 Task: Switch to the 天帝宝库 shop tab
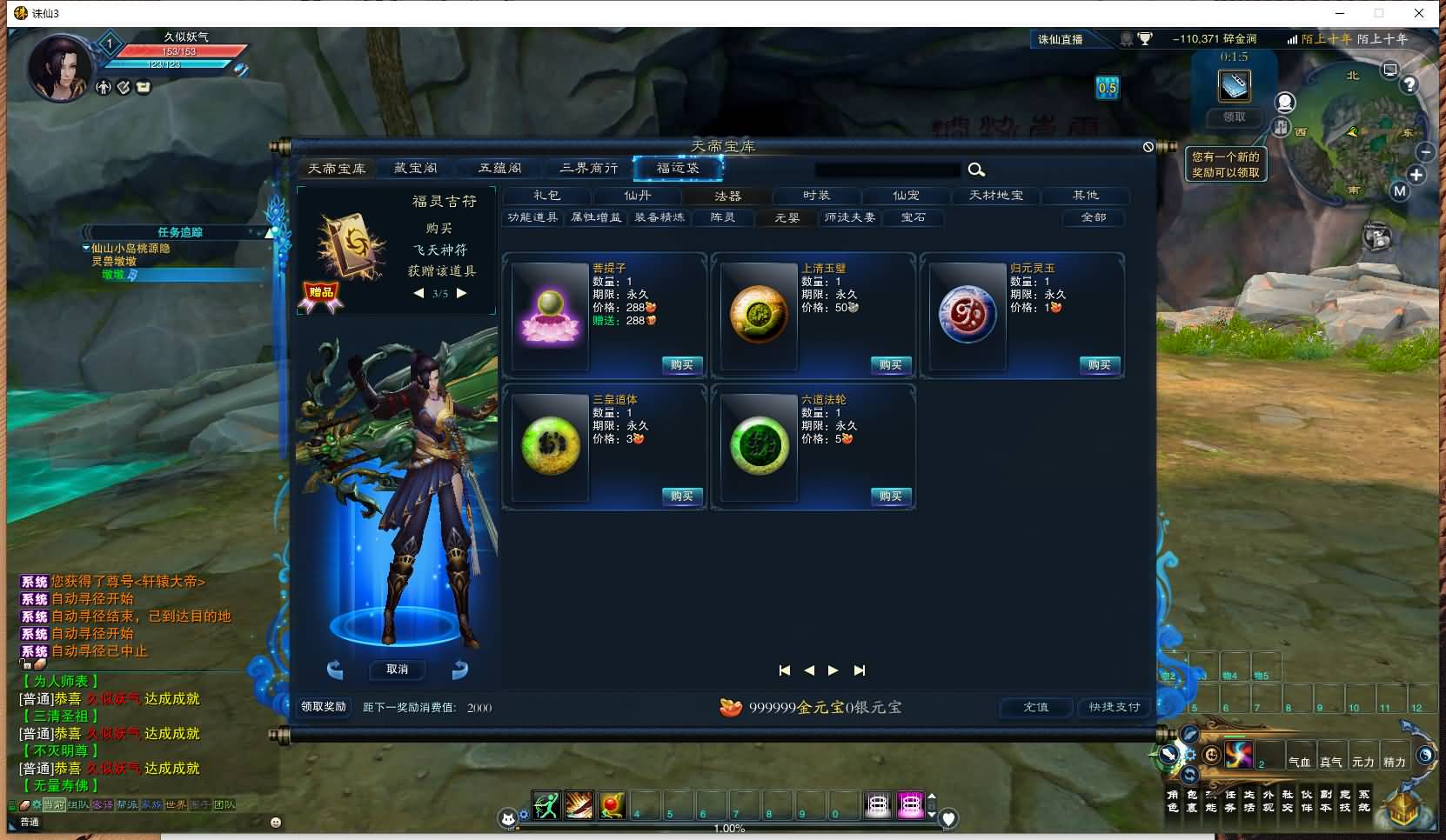pos(337,169)
